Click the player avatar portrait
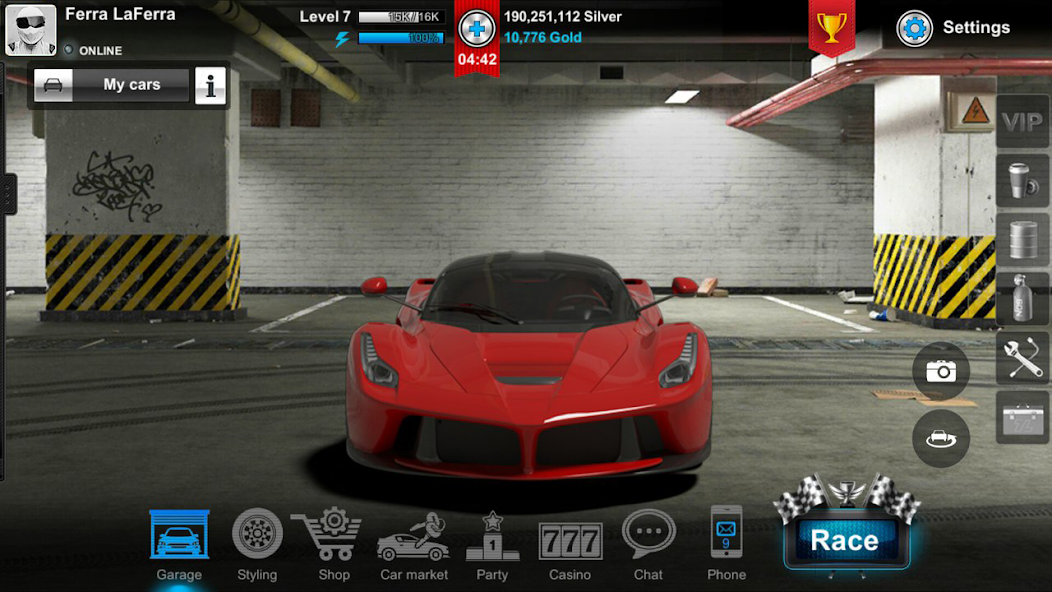 pyautogui.click(x=30, y=30)
